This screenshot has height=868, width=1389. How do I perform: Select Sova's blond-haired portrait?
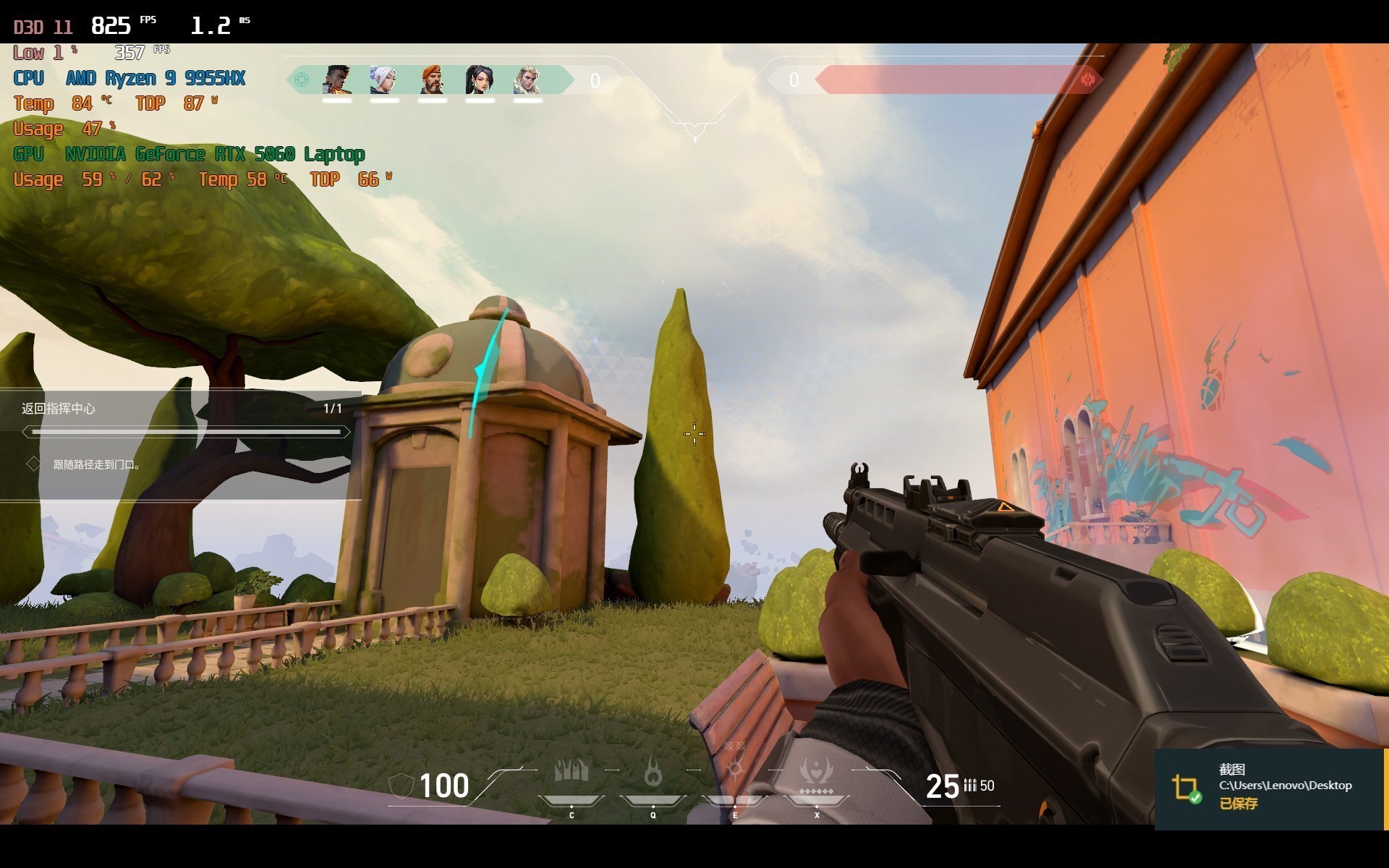(x=527, y=80)
